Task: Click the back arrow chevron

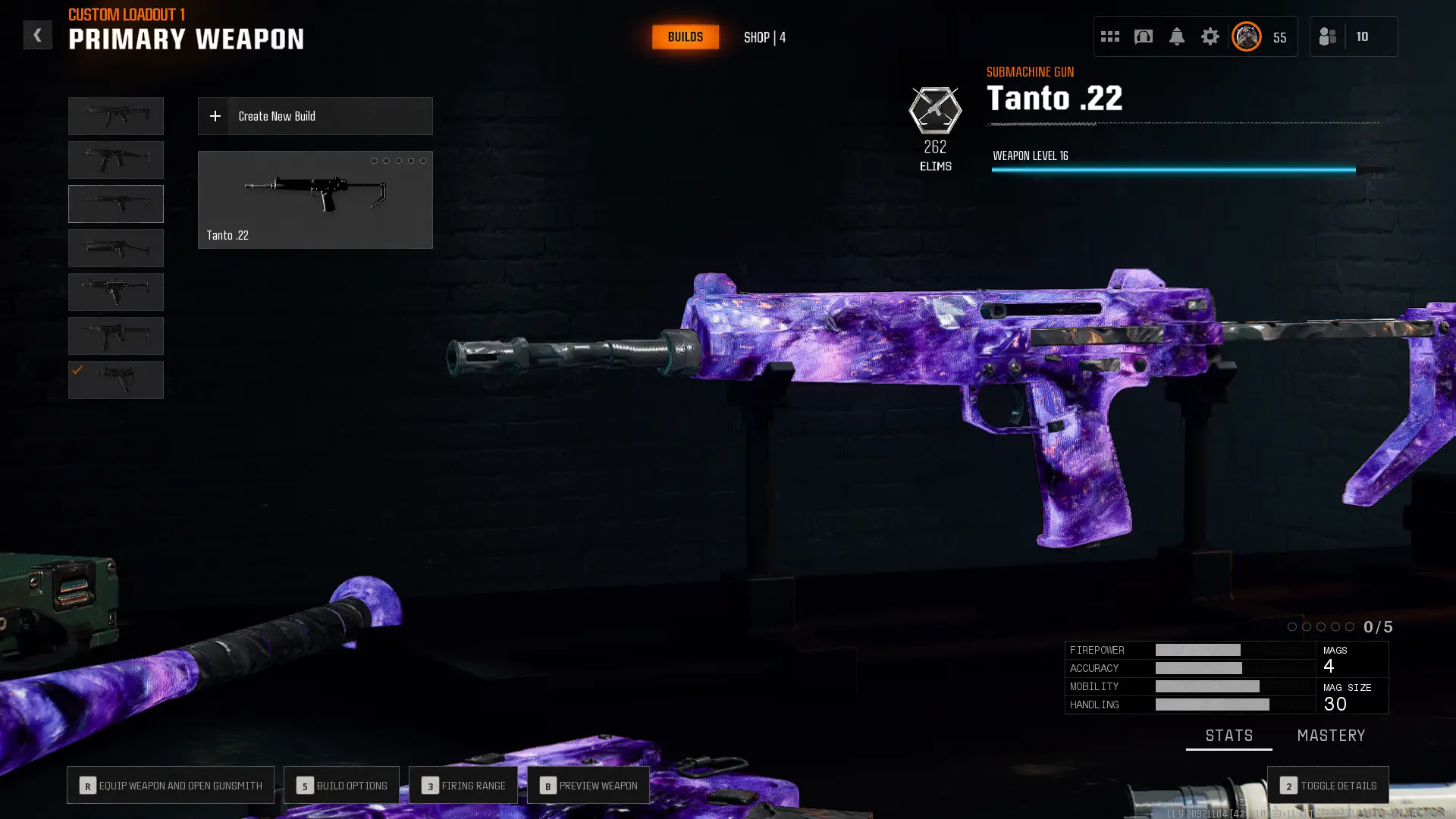Action: (x=37, y=35)
